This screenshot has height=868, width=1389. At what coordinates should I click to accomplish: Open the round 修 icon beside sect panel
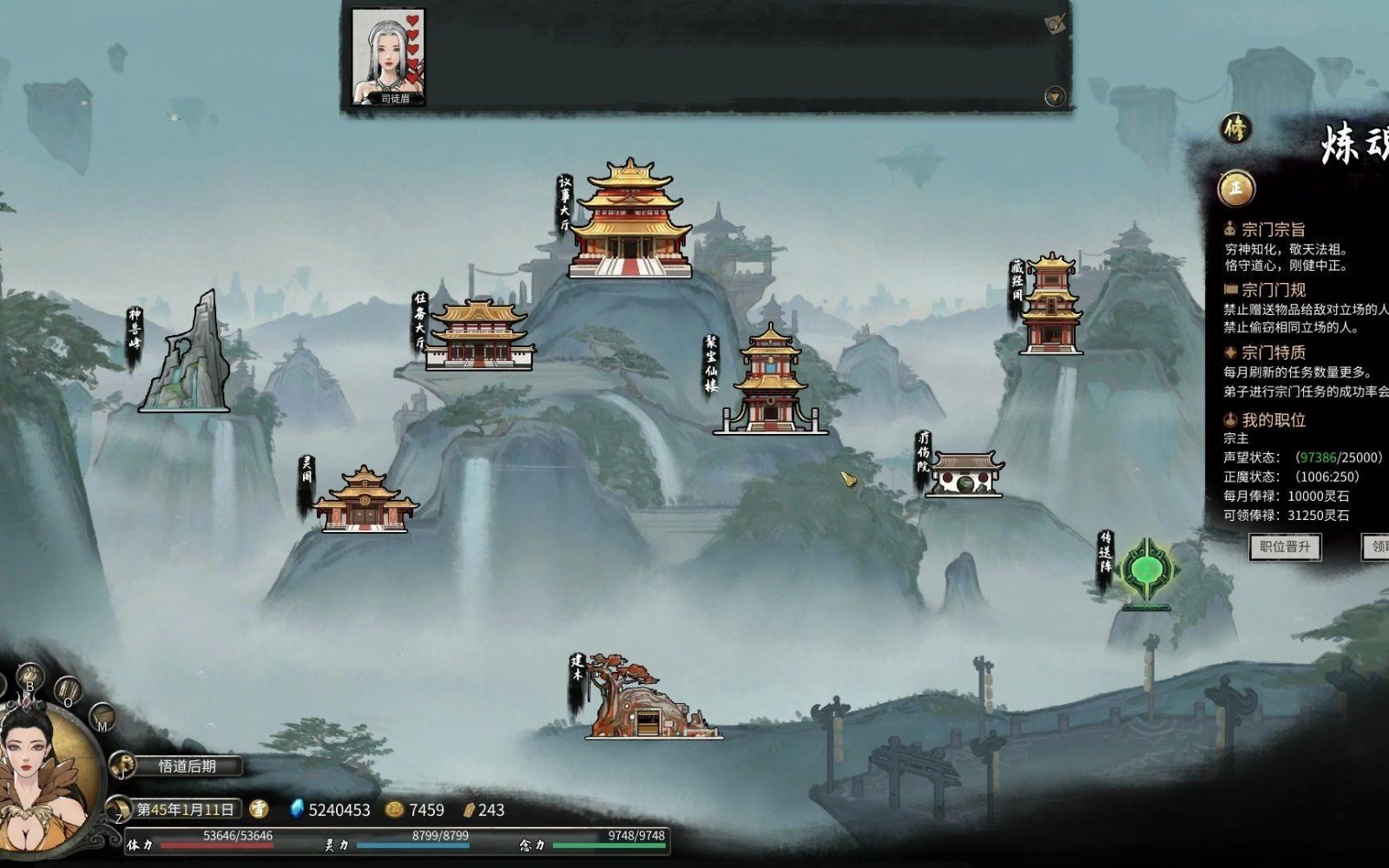tap(1234, 129)
